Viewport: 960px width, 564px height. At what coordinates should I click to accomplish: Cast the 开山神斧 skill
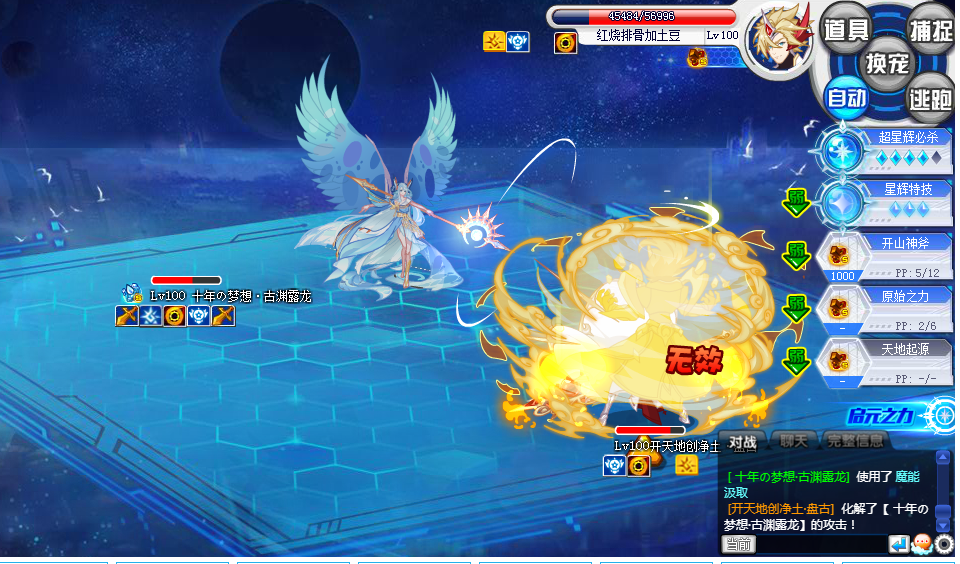pos(885,255)
